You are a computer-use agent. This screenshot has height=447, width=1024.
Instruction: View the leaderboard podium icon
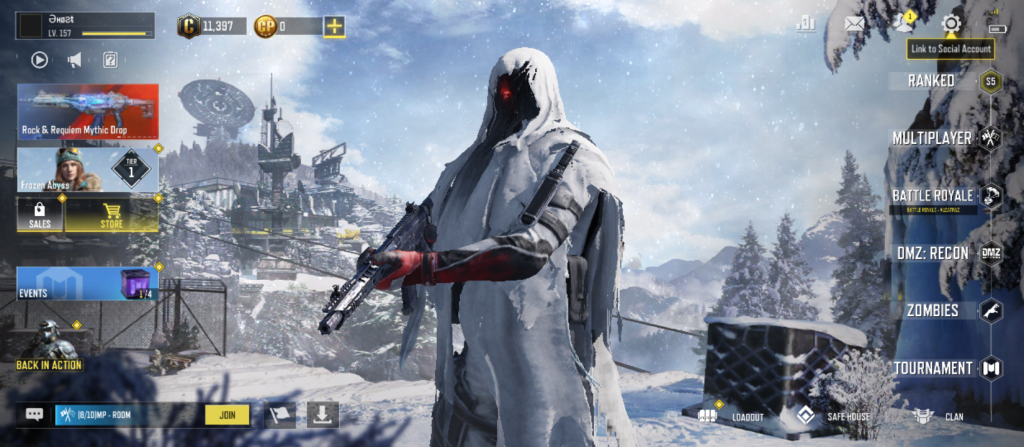[805, 24]
